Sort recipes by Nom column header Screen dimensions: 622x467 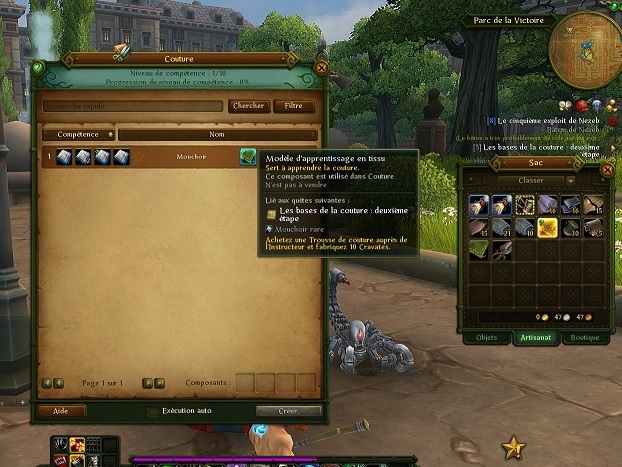[217, 134]
